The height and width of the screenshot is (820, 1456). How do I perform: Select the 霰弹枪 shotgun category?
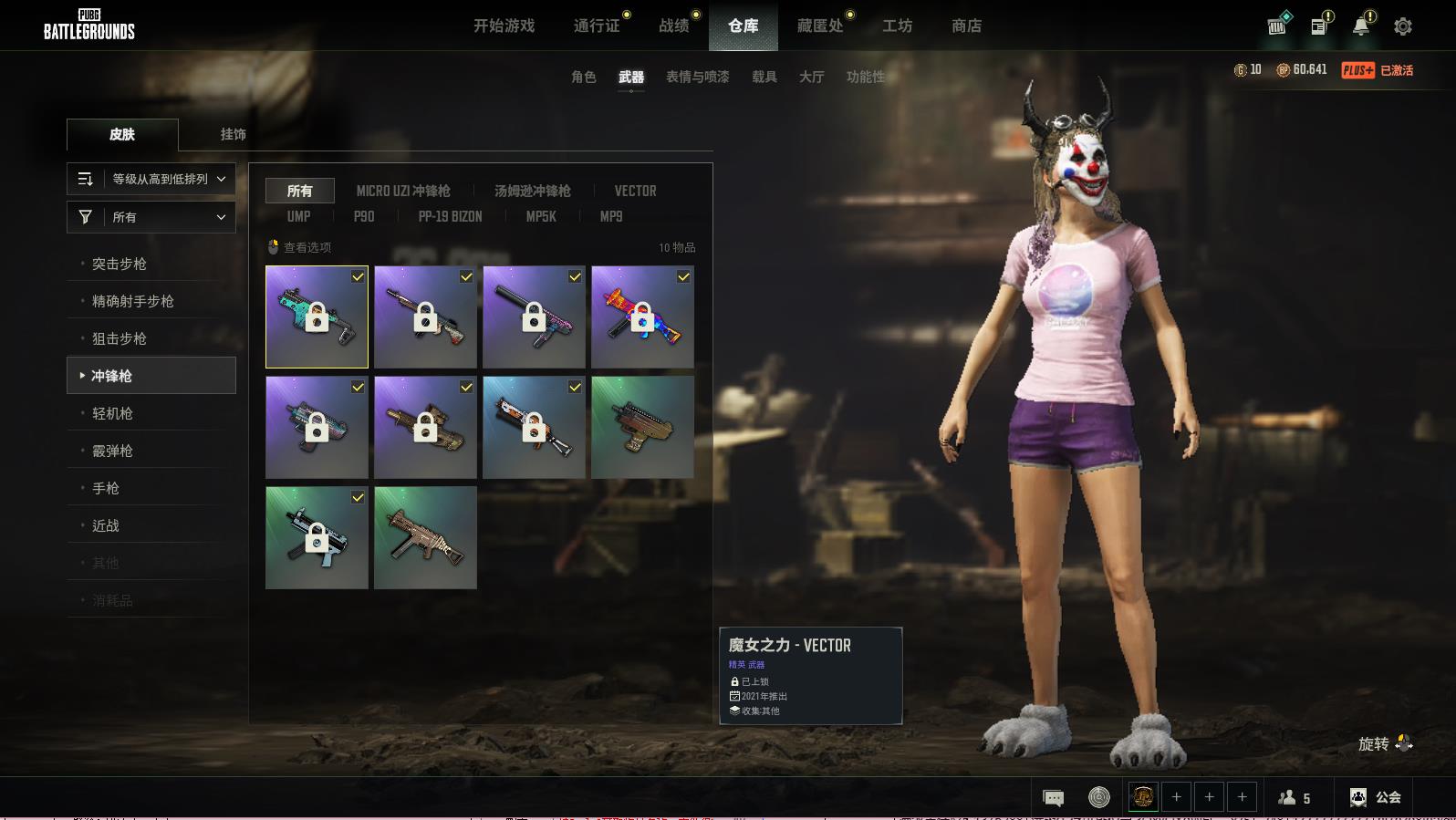click(x=112, y=451)
